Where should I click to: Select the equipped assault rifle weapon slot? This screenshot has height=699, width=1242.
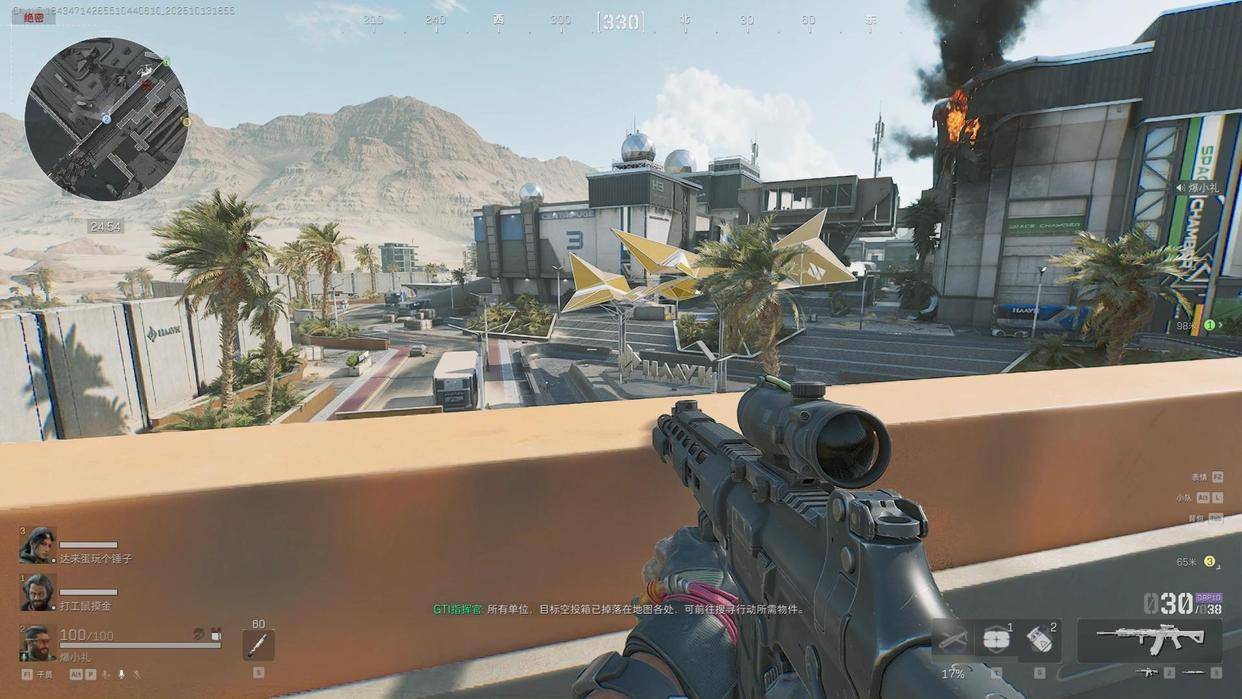tap(1149, 639)
